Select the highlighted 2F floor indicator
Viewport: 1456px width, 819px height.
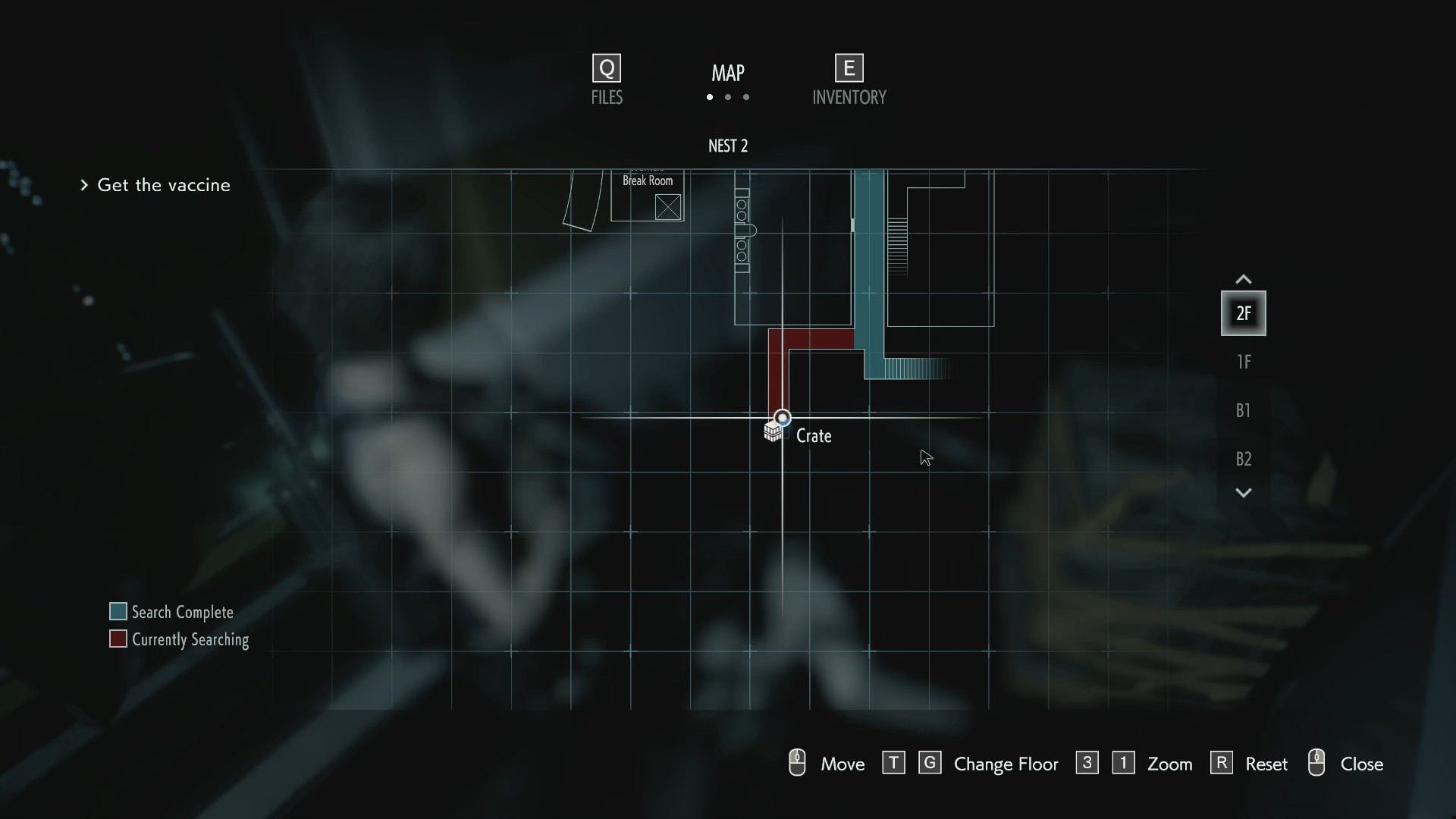1243,312
